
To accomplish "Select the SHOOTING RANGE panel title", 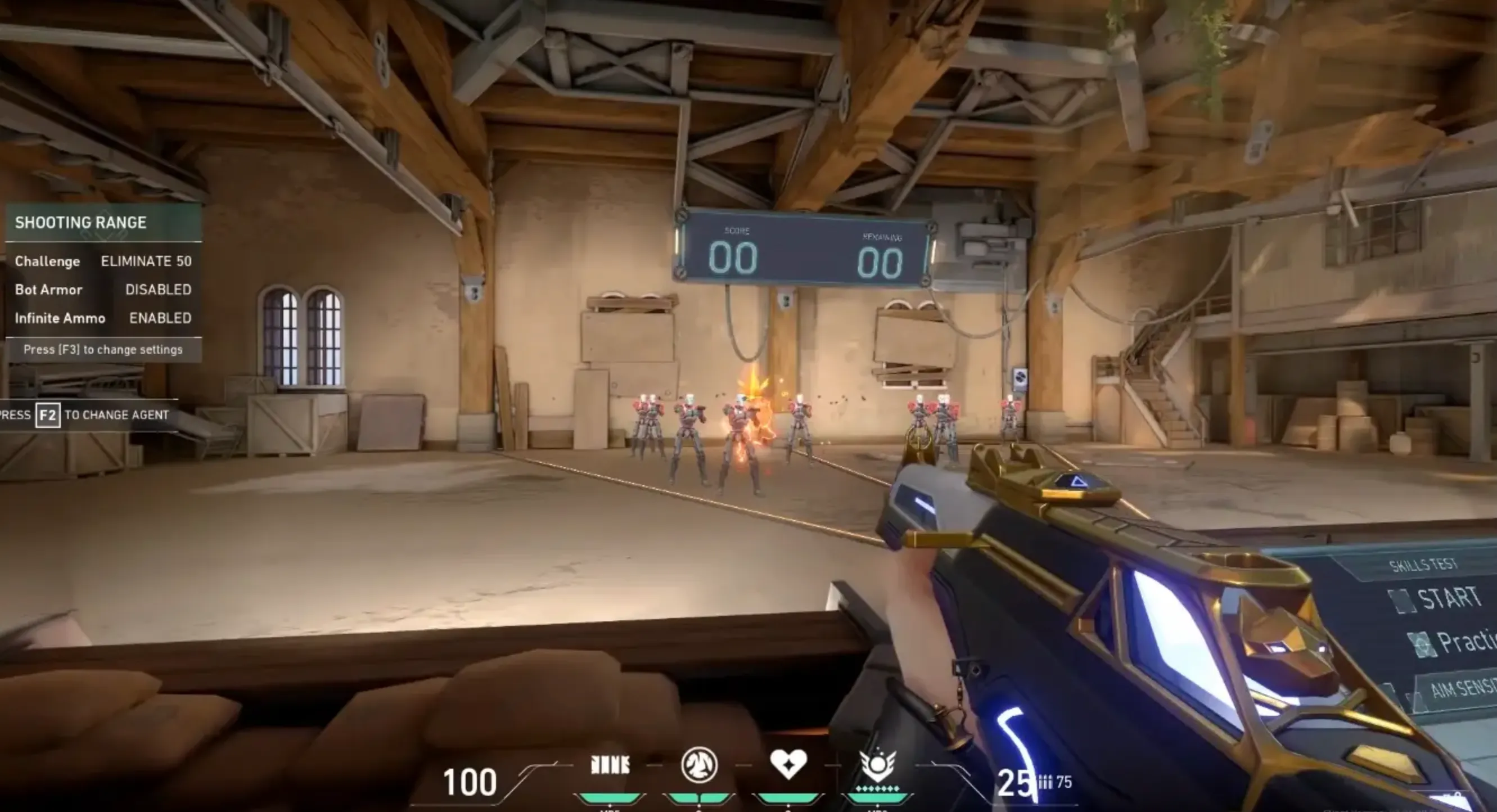I will point(82,223).
